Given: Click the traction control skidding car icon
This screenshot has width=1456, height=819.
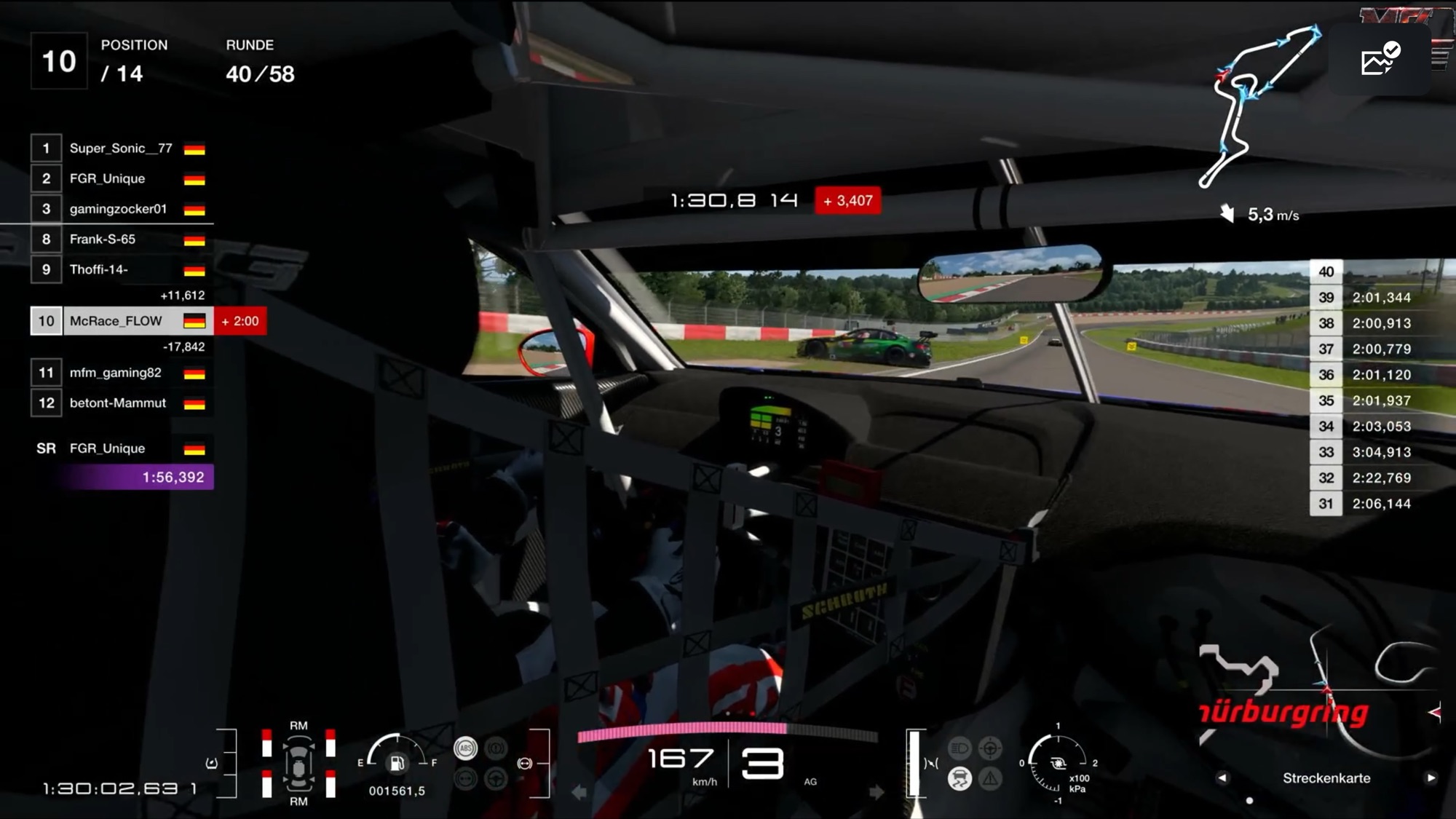Looking at the screenshot, I should [x=960, y=779].
